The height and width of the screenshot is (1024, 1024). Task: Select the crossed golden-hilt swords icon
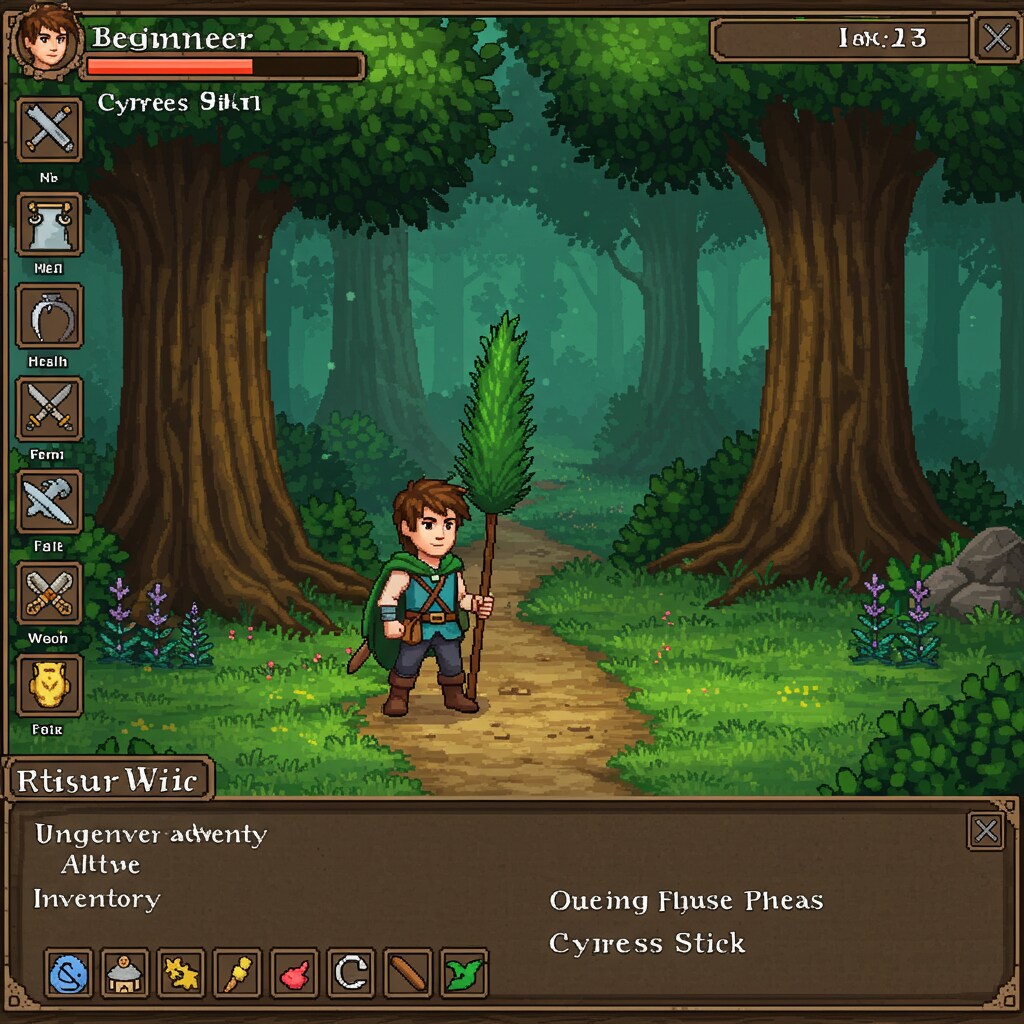coord(49,409)
